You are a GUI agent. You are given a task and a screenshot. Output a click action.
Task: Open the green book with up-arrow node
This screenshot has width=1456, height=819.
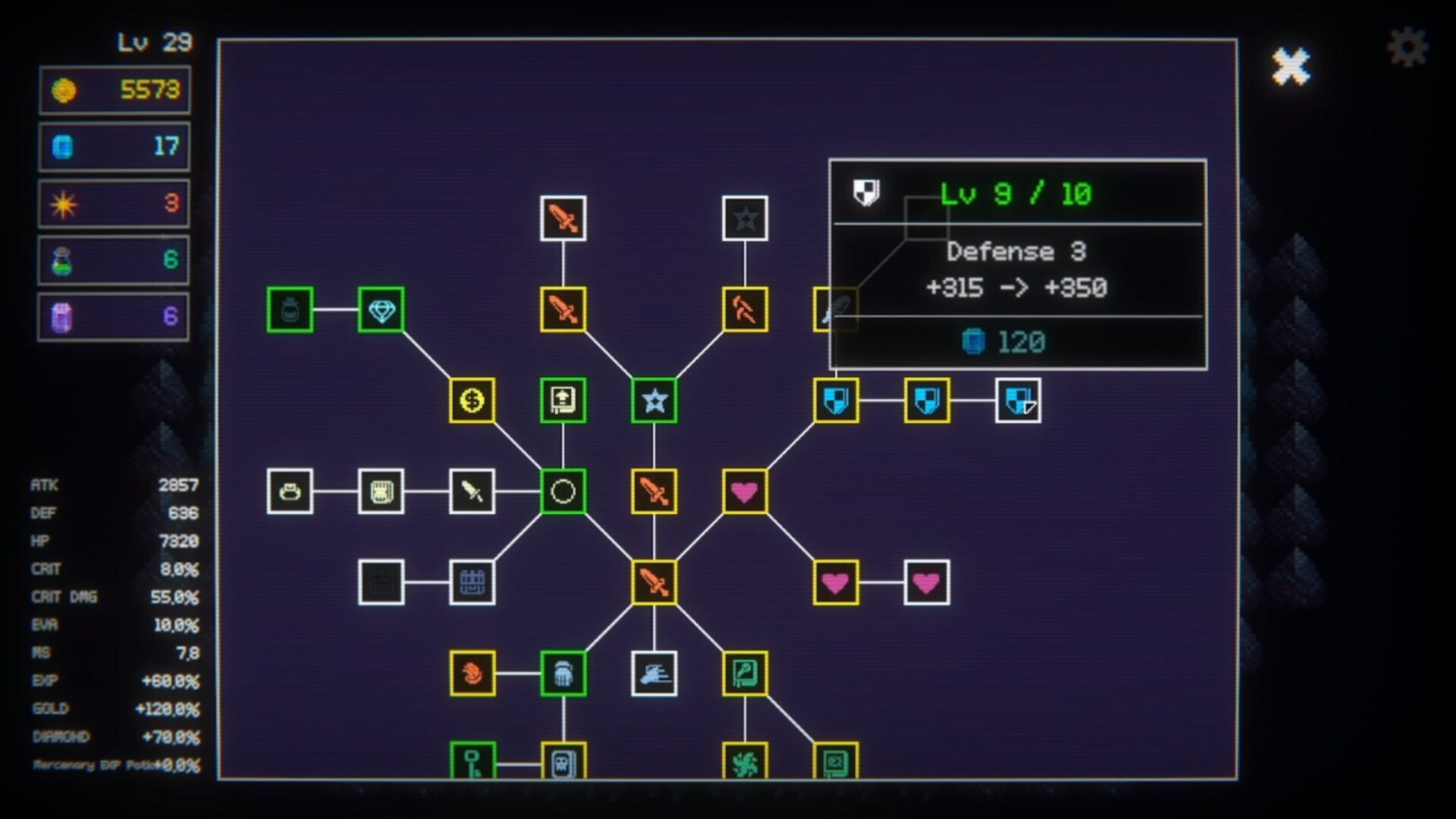[x=563, y=401]
